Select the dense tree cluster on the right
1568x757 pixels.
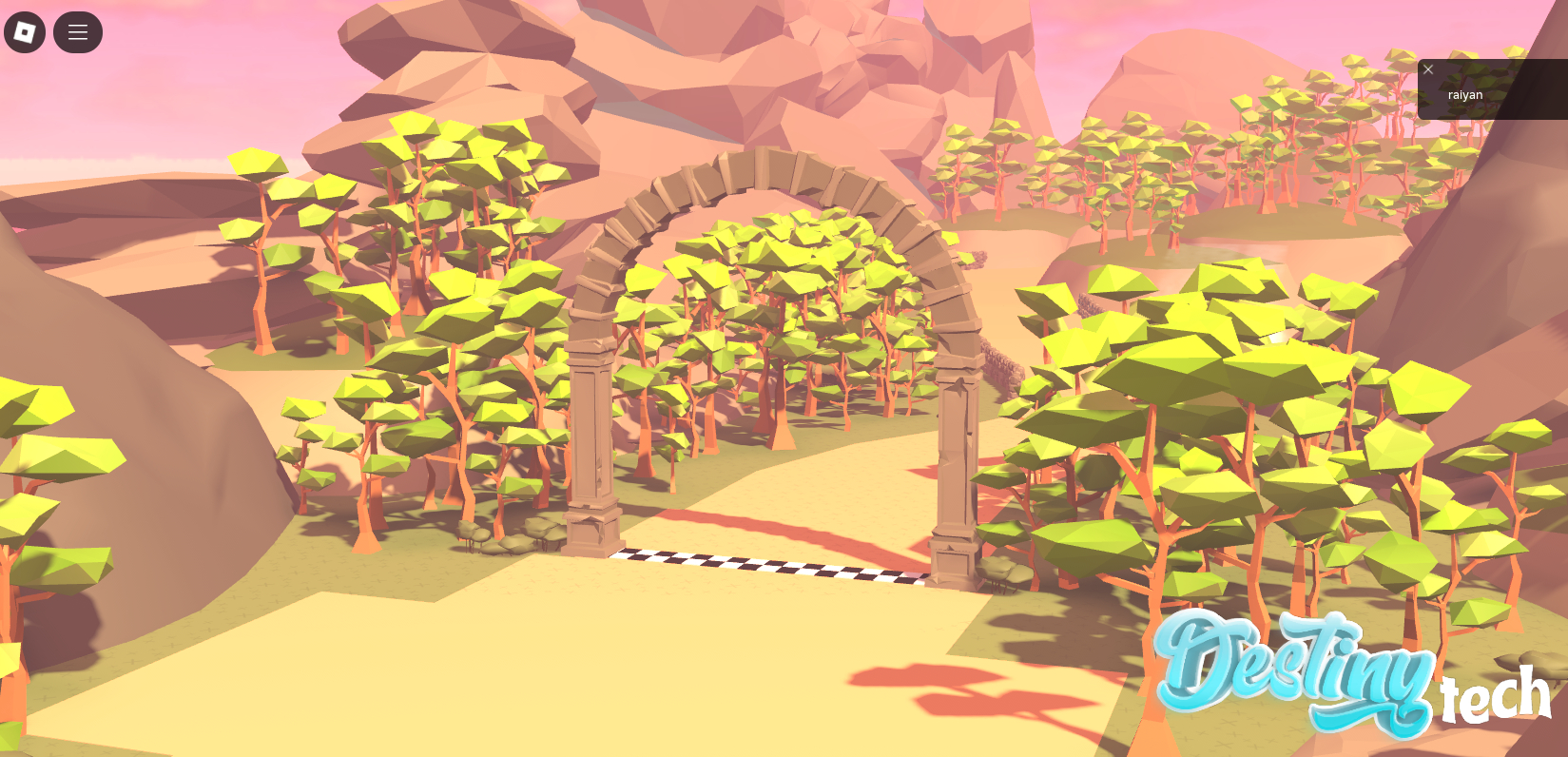[x=1189, y=380]
